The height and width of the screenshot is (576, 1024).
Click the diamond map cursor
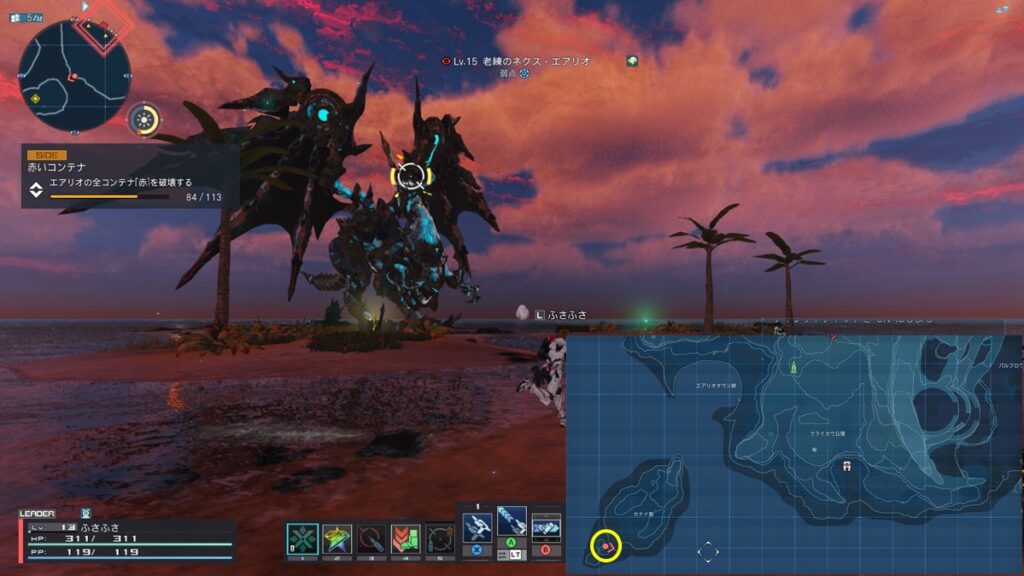click(x=707, y=551)
